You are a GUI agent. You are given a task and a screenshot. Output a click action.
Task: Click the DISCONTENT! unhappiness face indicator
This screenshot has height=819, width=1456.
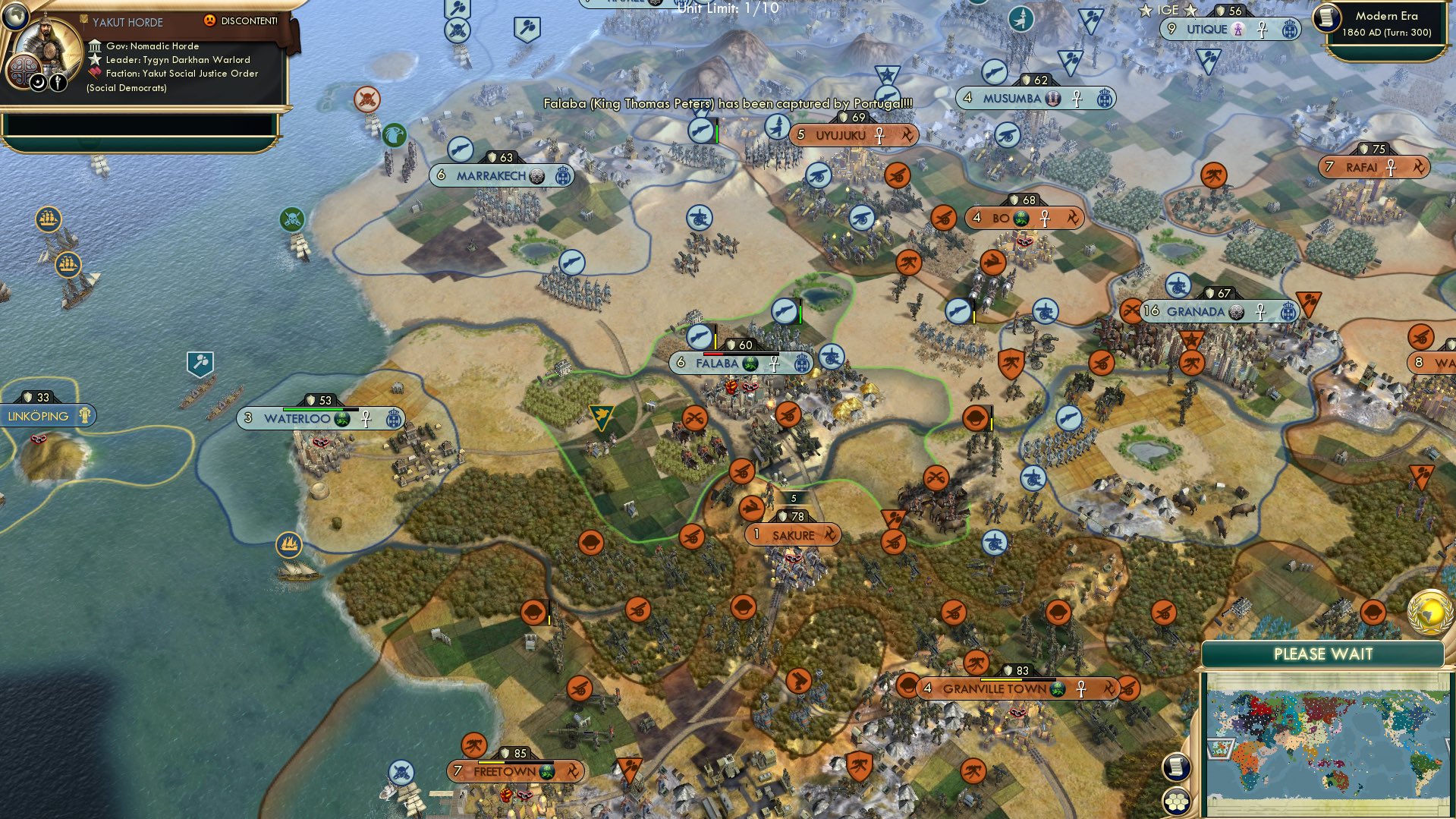pyautogui.click(x=209, y=20)
